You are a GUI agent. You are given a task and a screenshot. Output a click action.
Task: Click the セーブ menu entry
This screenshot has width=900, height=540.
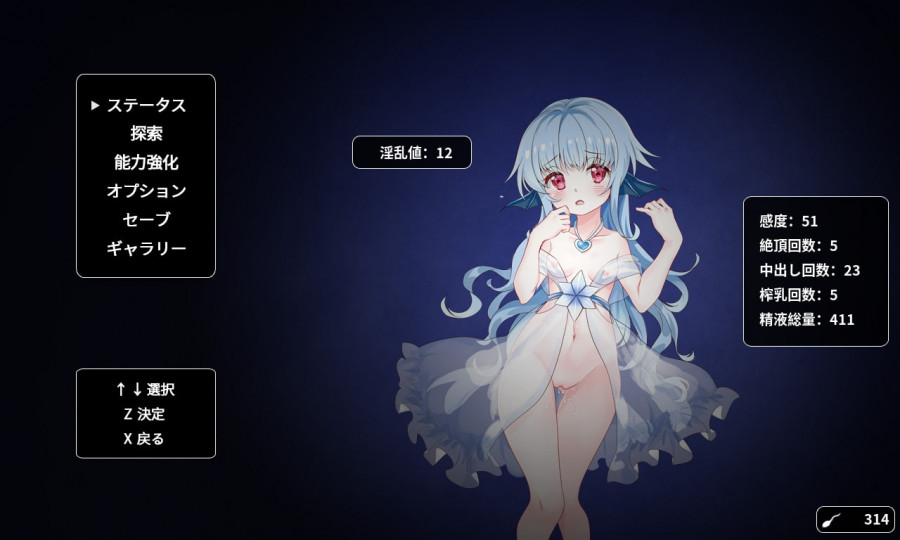[146, 220]
